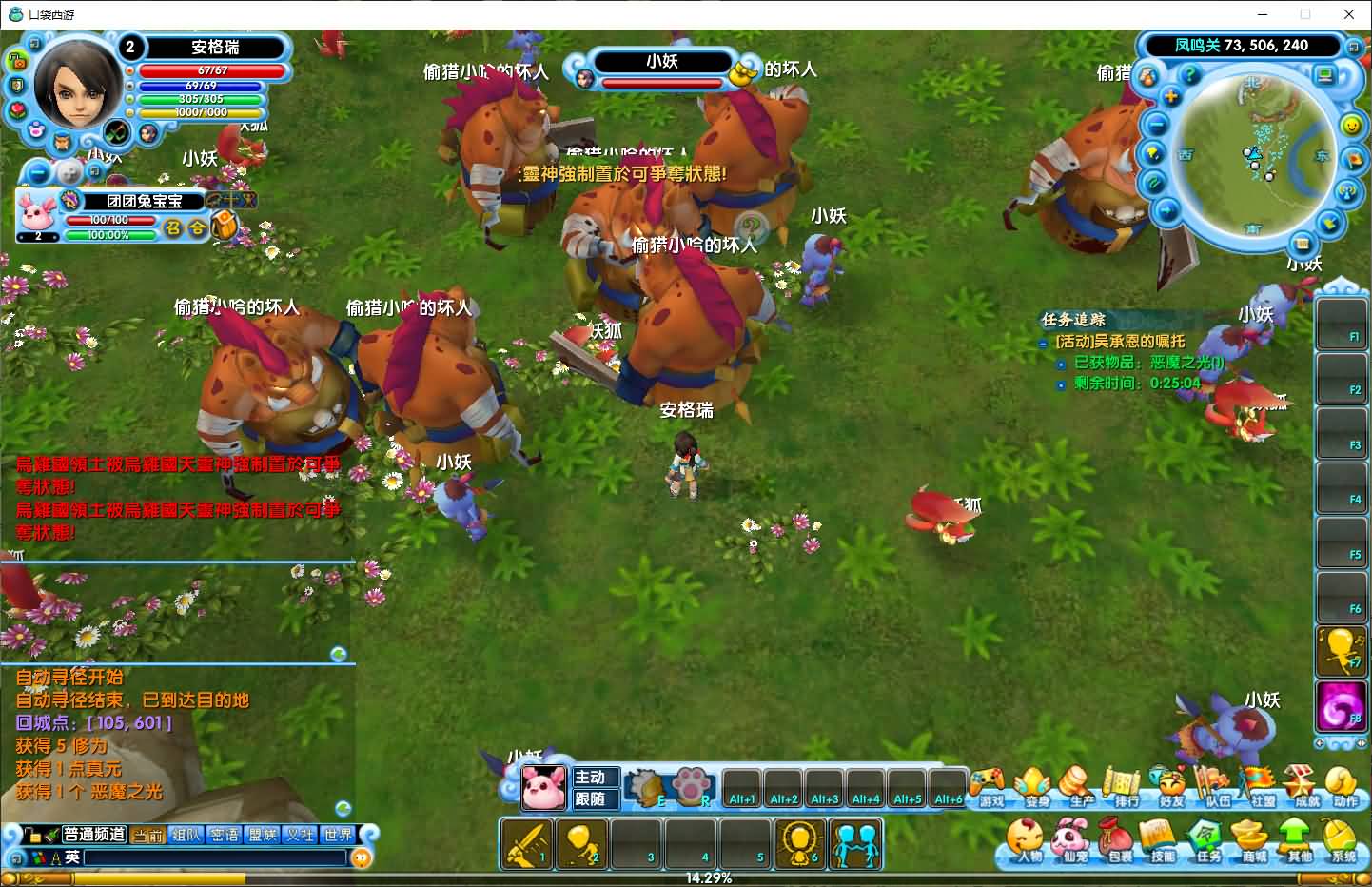Close the game window

click(x=1348, y=14)
